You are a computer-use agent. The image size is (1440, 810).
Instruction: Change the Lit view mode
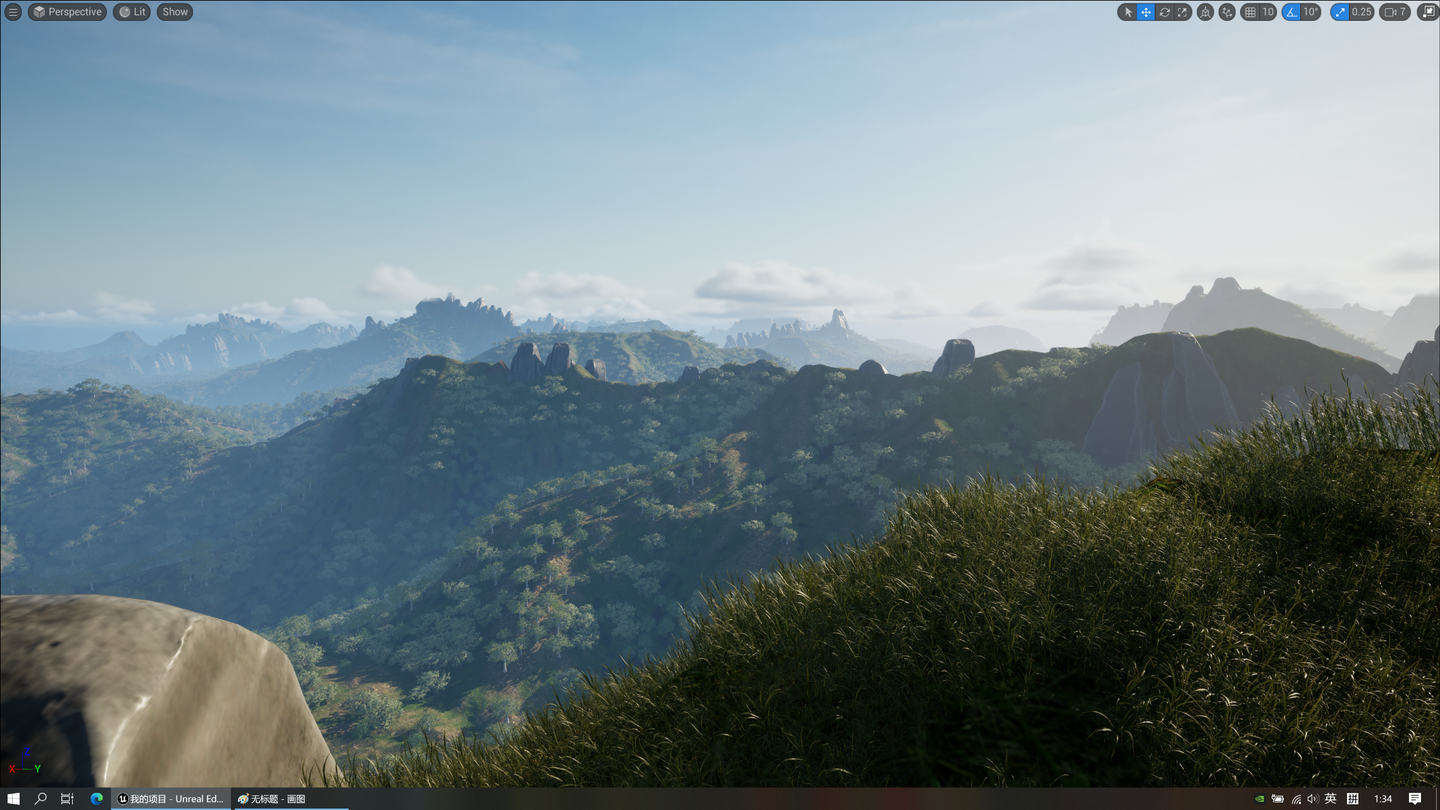point(131,12)
